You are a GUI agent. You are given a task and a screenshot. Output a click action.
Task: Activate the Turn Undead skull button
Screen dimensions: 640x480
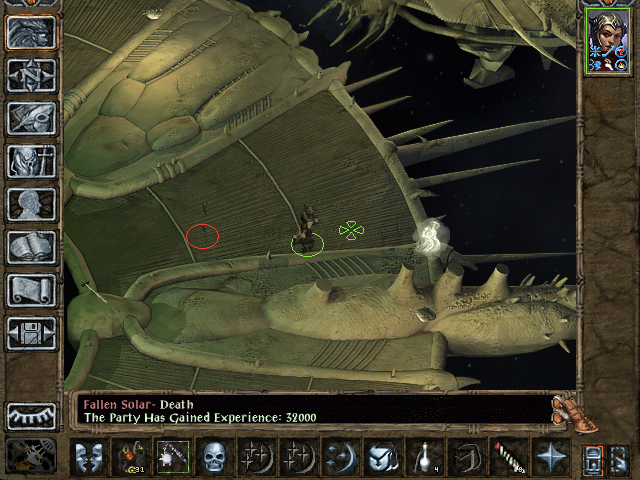coord(213,457)
